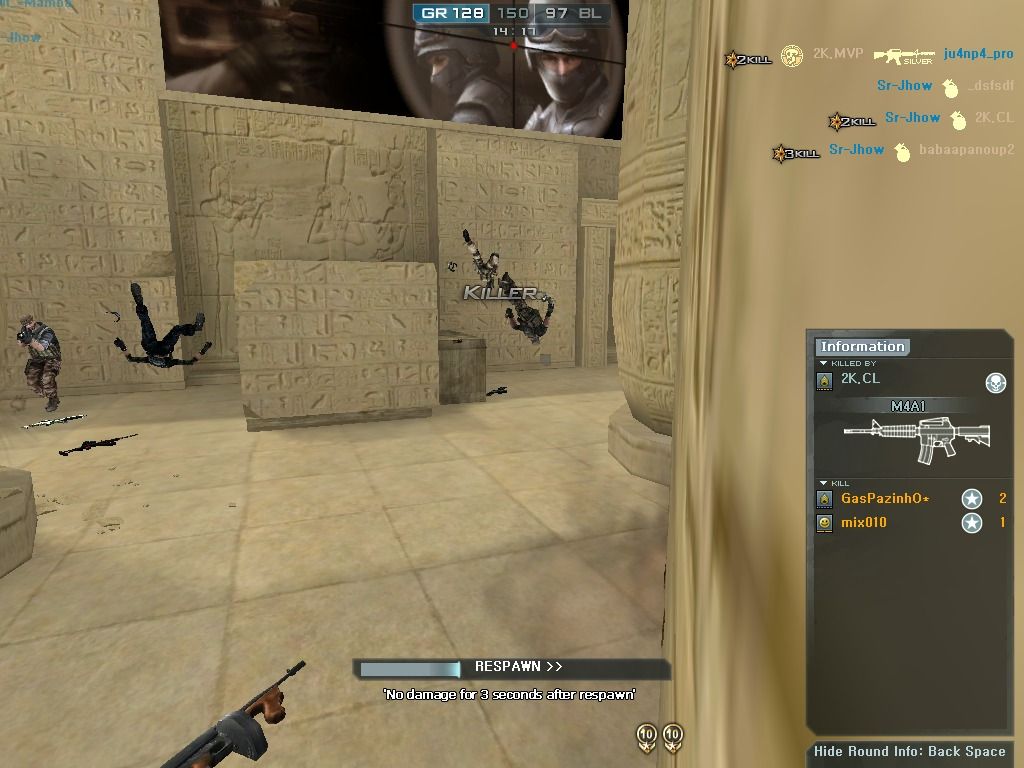Select the GasPazinhO kill row
Viewport: 1024px width, 768px height.
[885, 498]
